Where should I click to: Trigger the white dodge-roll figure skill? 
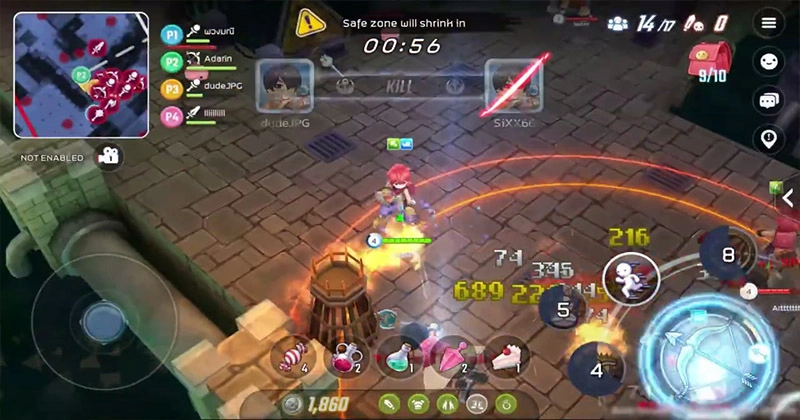630,278
